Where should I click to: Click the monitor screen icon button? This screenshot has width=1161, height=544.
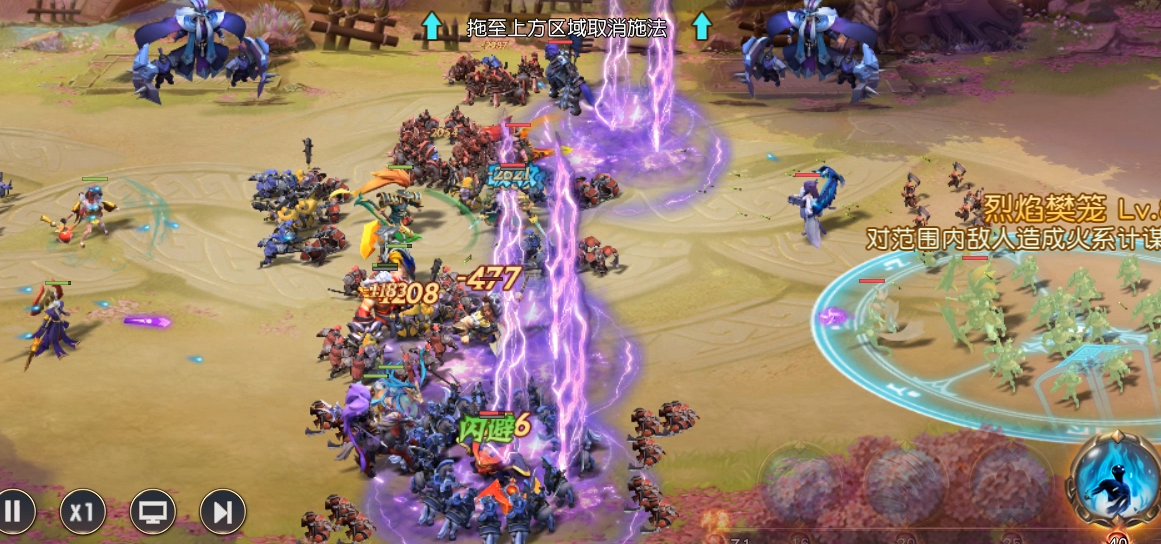153,512
